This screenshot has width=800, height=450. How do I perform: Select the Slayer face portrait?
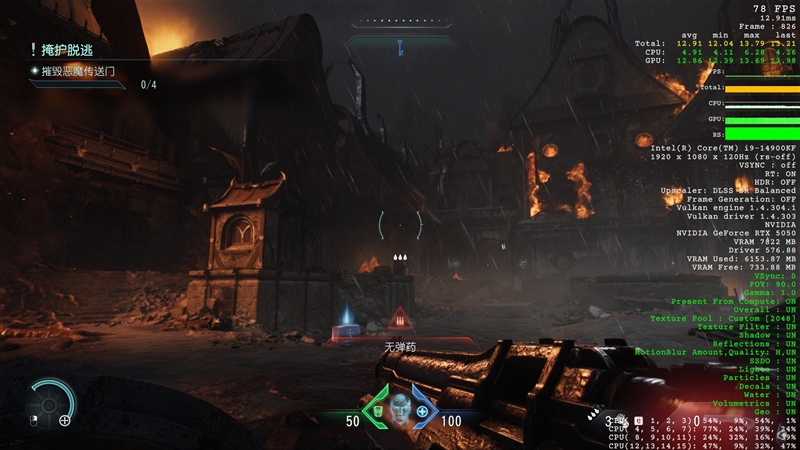(x=400, y=408)
